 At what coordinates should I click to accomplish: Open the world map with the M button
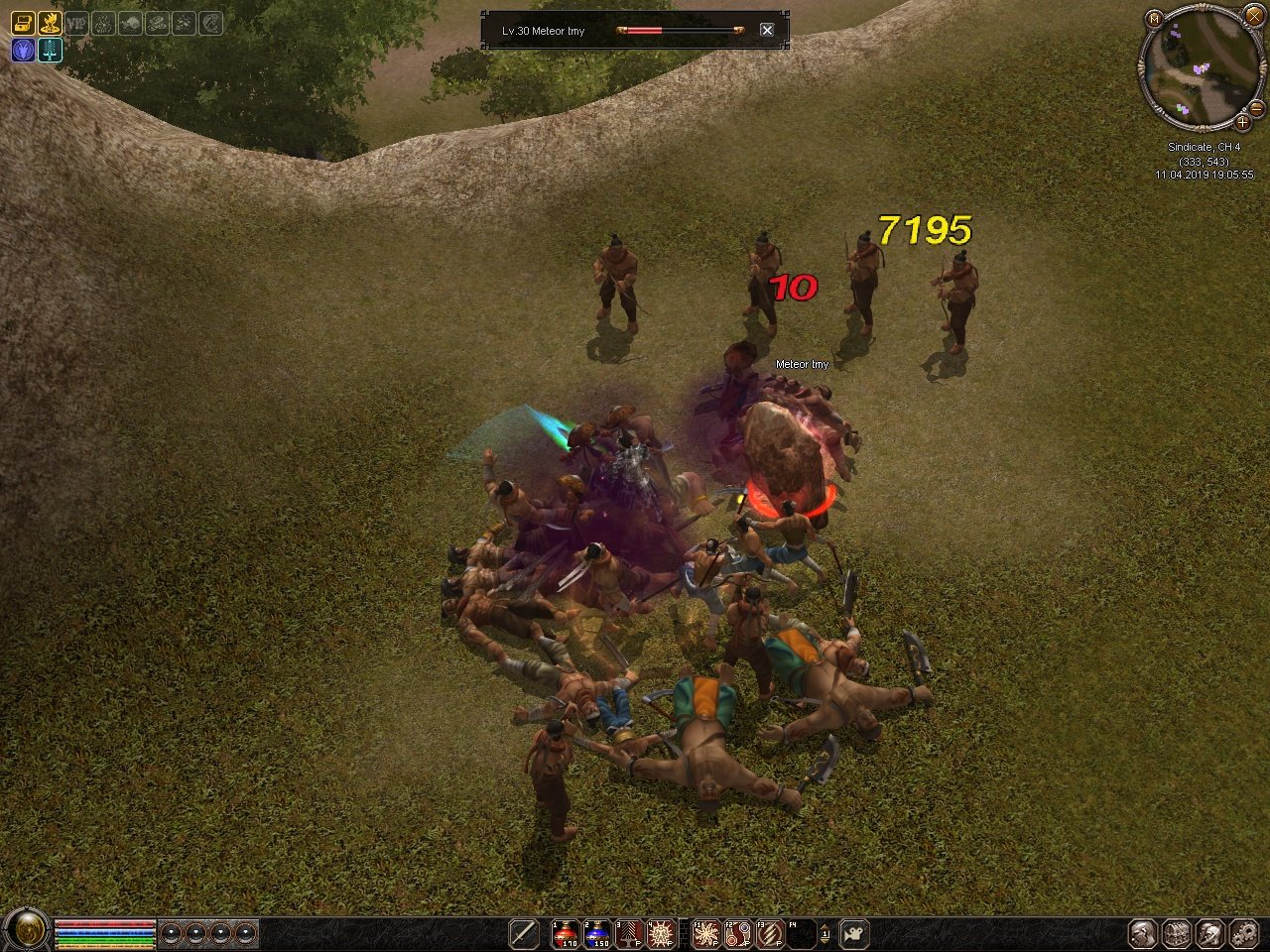[x=1153, y=19]
